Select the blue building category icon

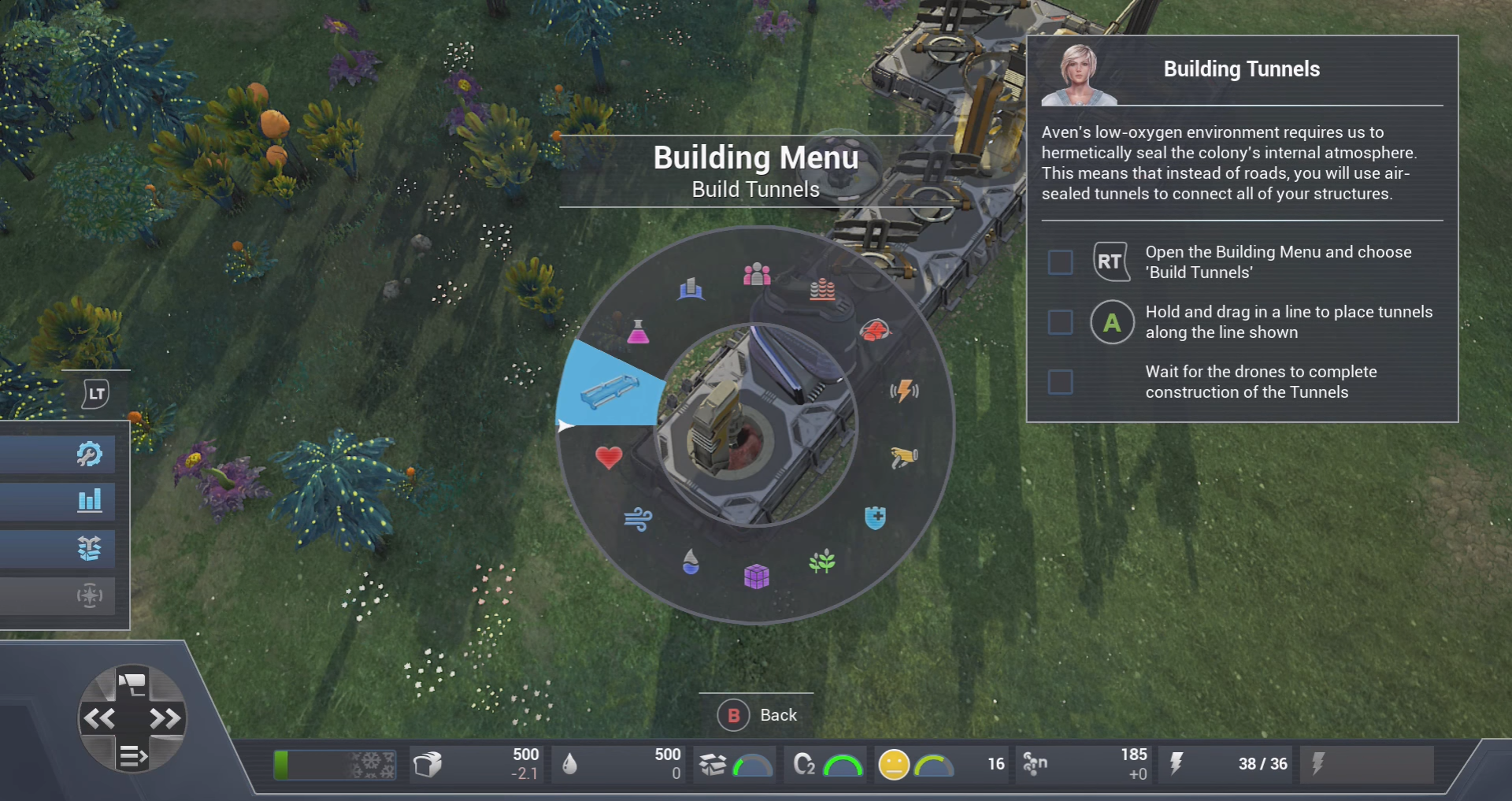click(x=691, y=289)
